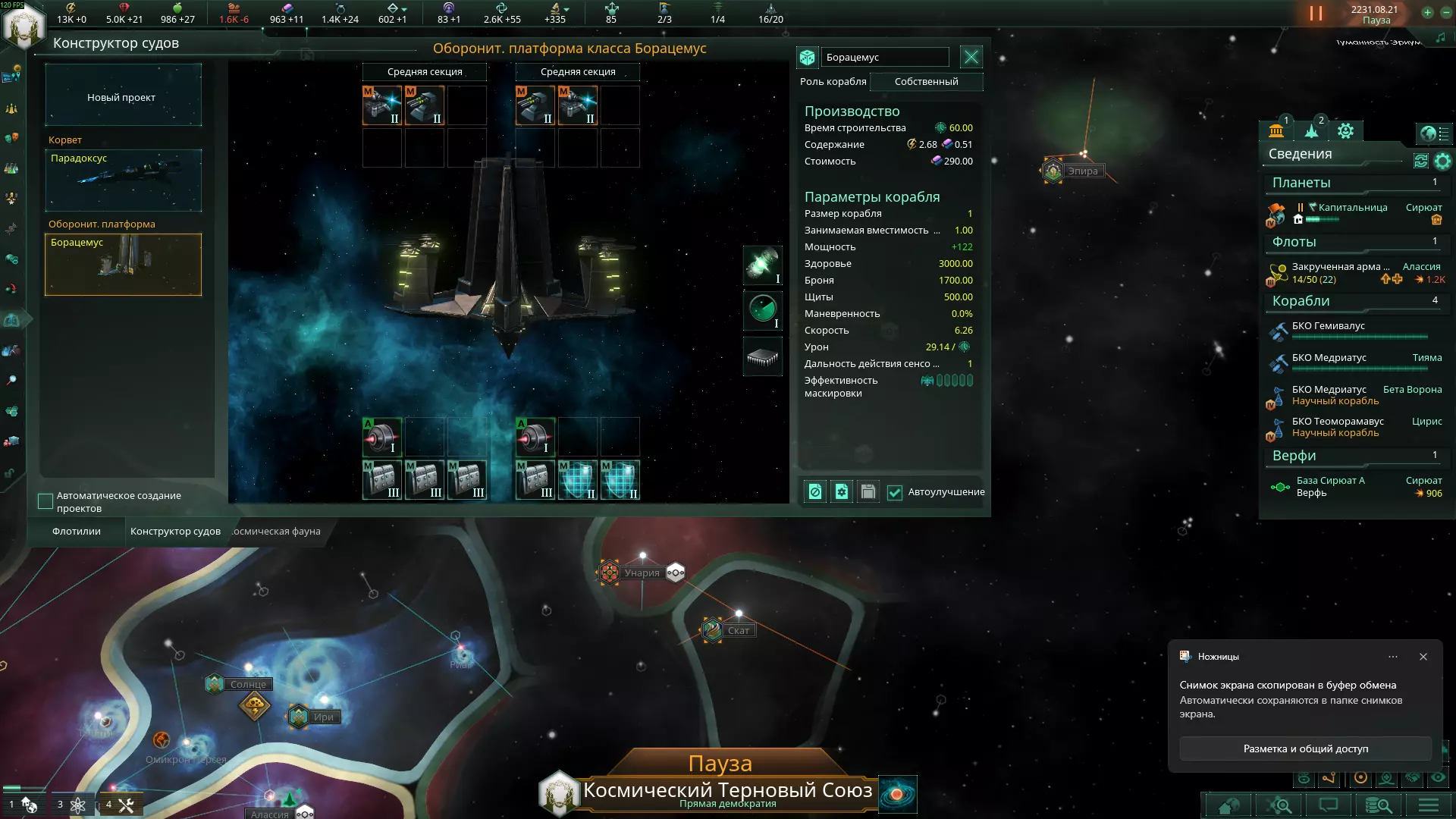This screenshot has height=819, width=1456.
Task: Open the Космическая фауна tab
Action: [278, 532]
